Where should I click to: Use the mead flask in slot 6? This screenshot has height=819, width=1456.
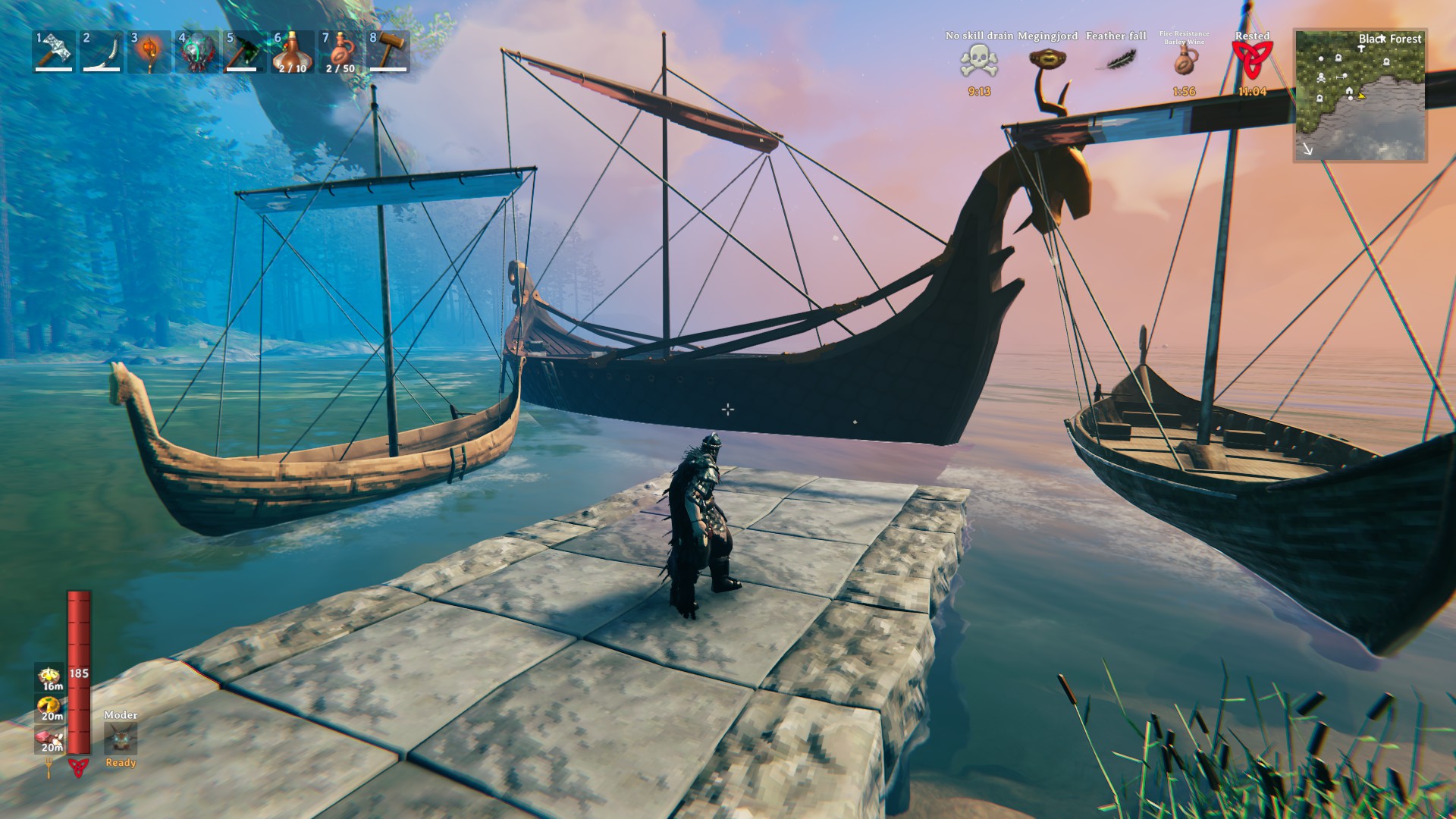pyautogui.click(x=292, y=52)
